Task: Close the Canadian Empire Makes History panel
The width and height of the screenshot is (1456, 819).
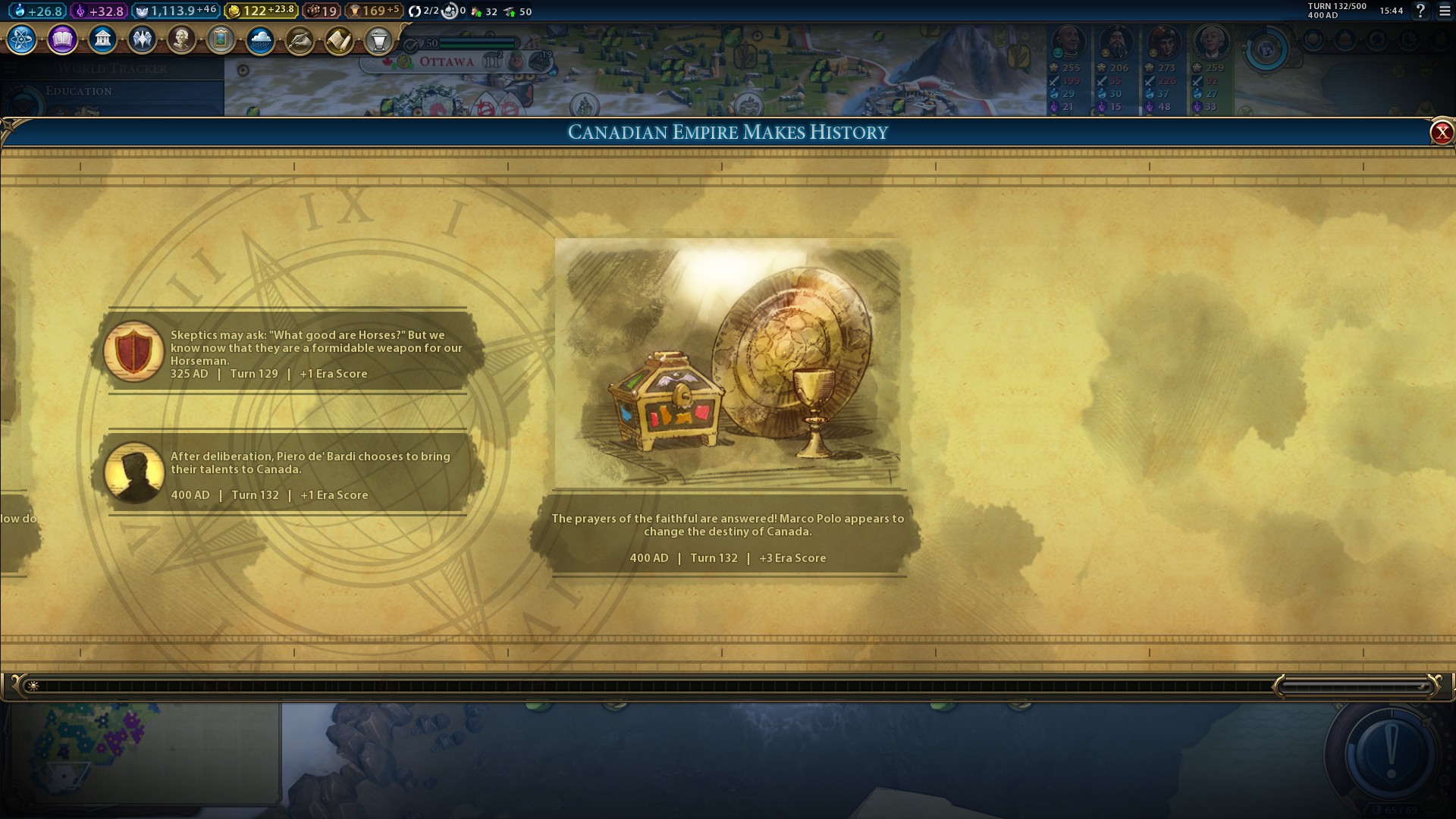Action: 1441,133
